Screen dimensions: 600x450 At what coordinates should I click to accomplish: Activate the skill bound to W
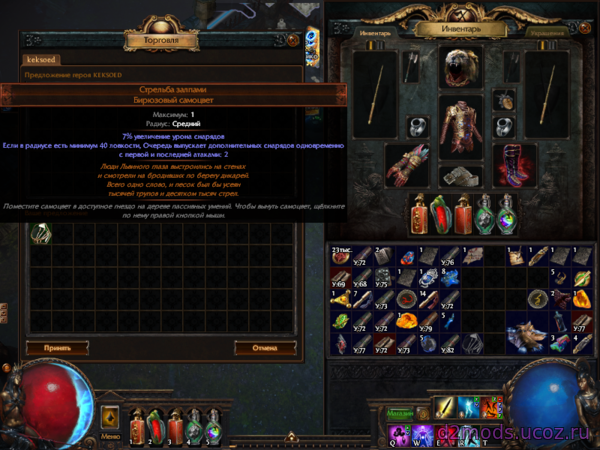tap(420, 432)
